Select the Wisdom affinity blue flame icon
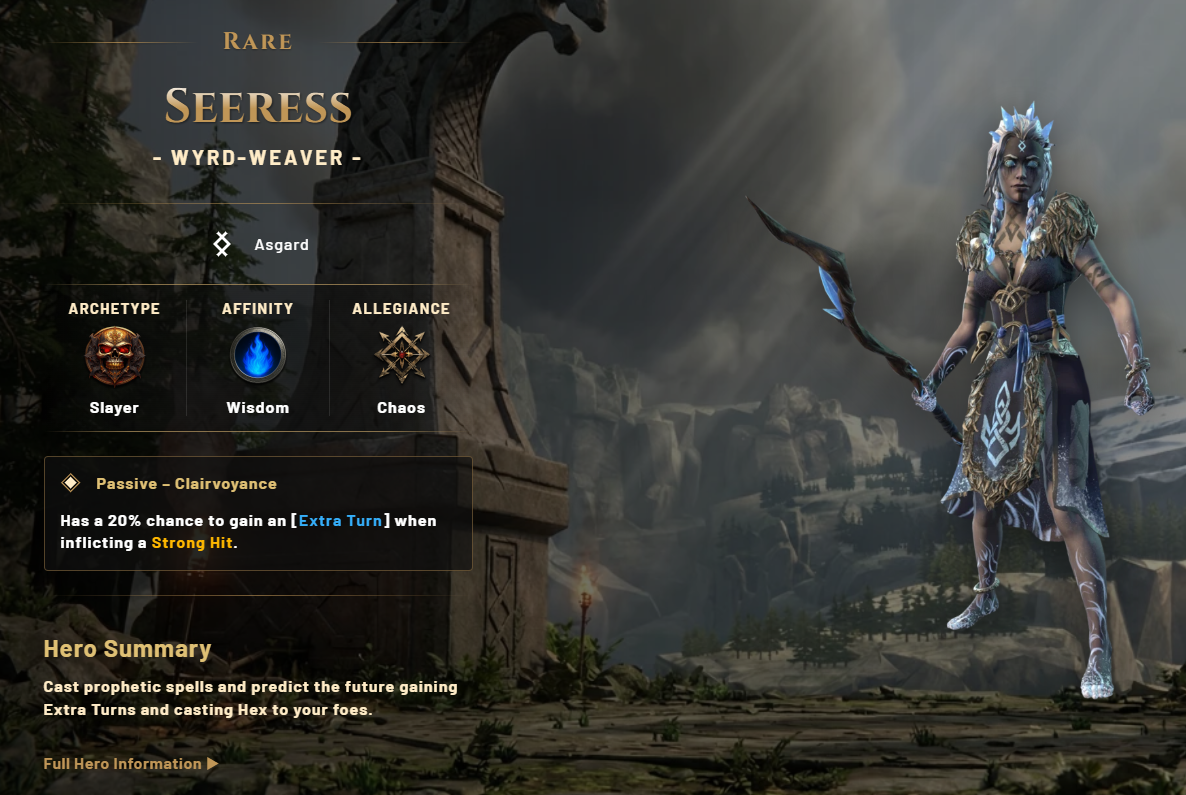The height and width of the screenshot is (795, 1186). pos(258,356)
